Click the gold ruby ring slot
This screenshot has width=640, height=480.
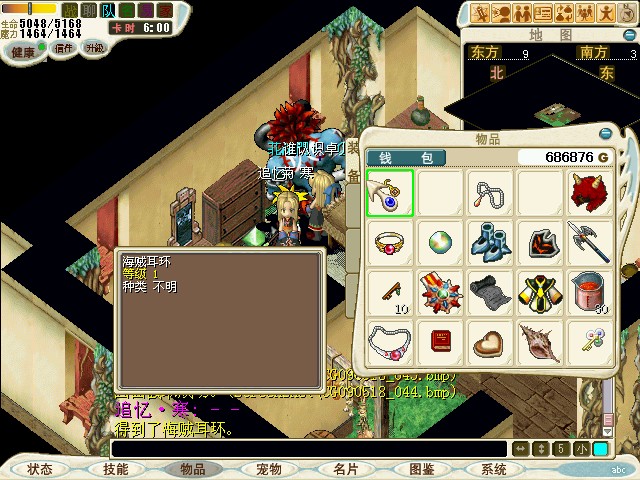(389, 243)
